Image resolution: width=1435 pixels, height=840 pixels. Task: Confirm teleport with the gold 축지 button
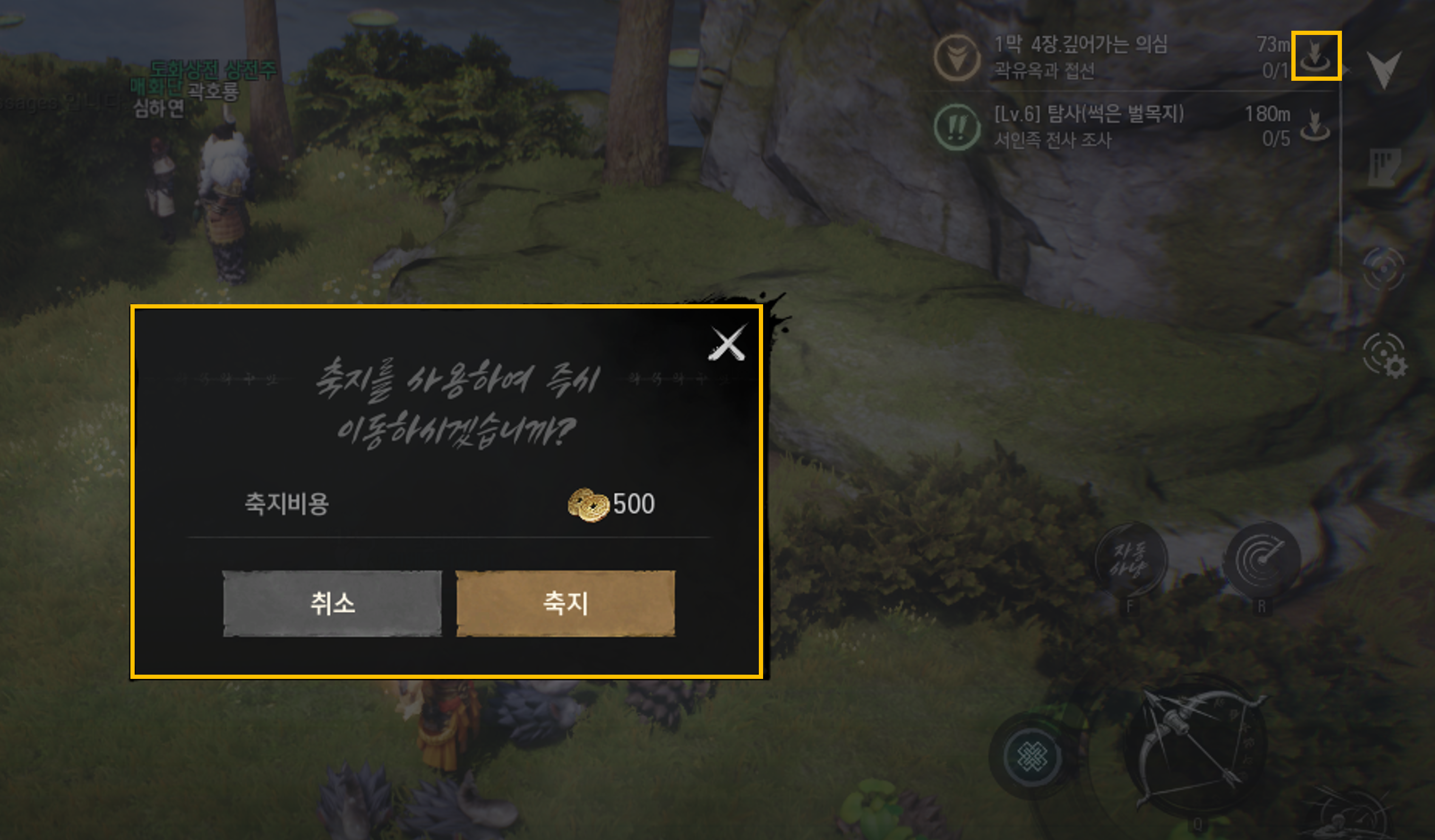(565, 603)
